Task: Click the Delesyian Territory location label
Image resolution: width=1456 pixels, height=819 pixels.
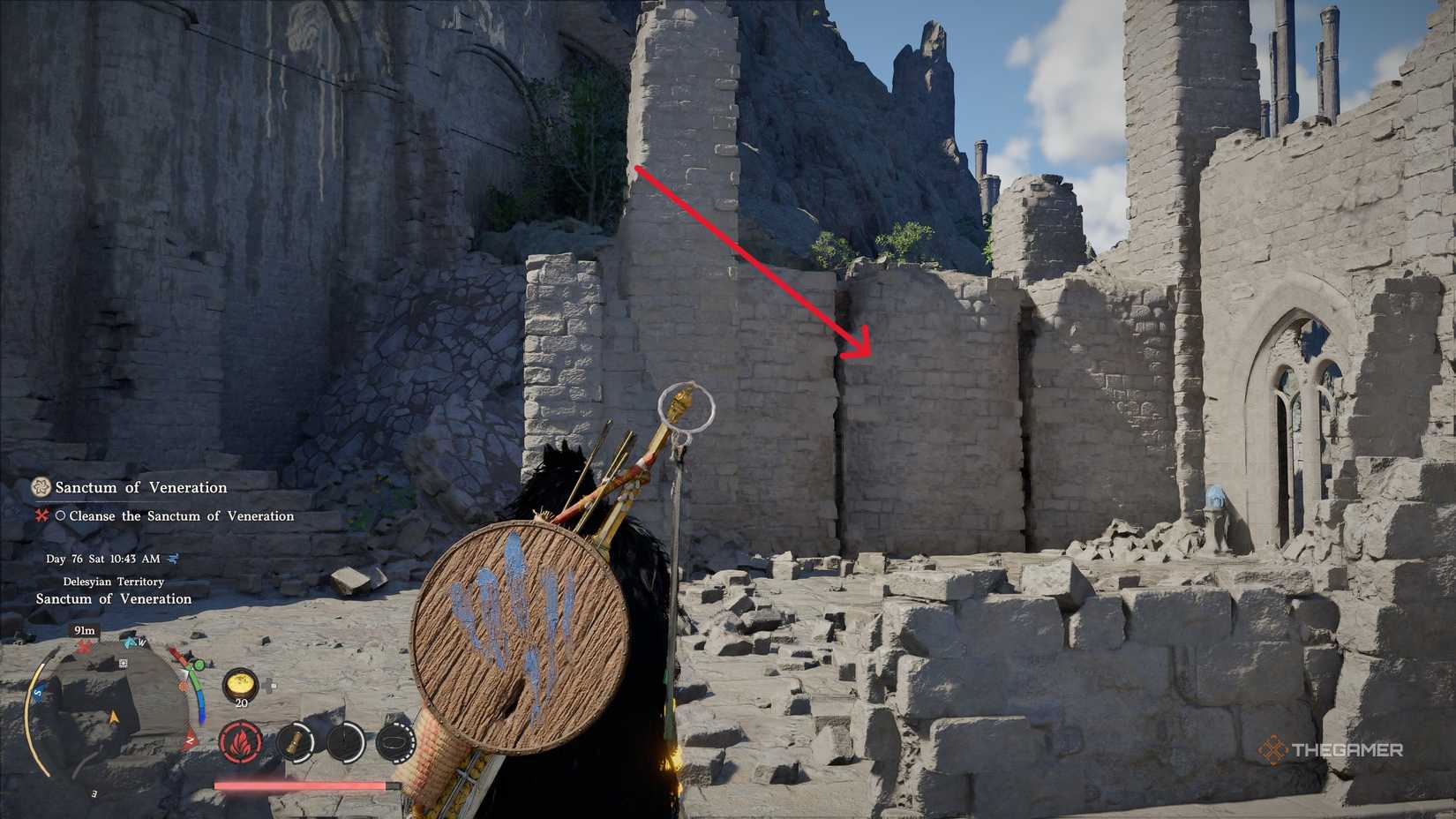Action: (x=113, y=582)
